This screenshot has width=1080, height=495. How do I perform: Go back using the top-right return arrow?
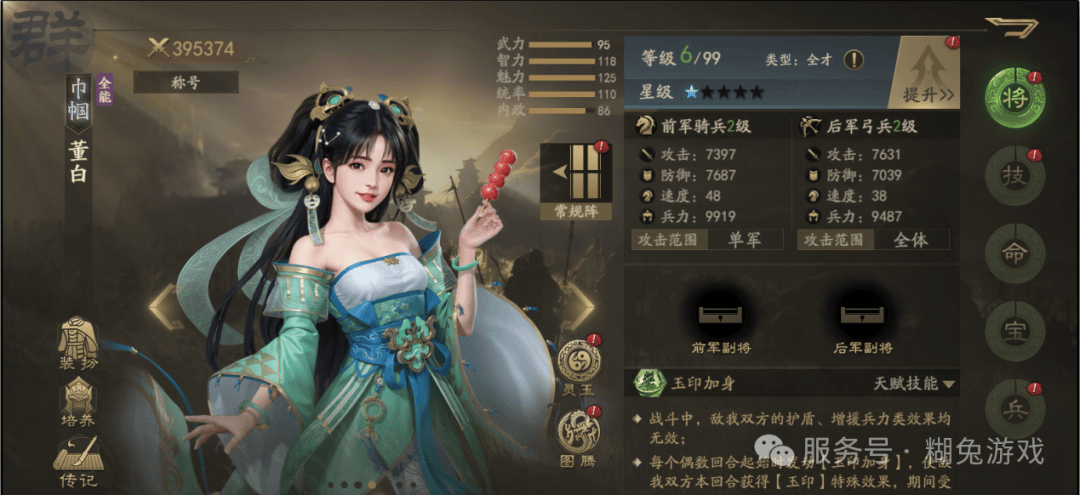pos(1011,27)
